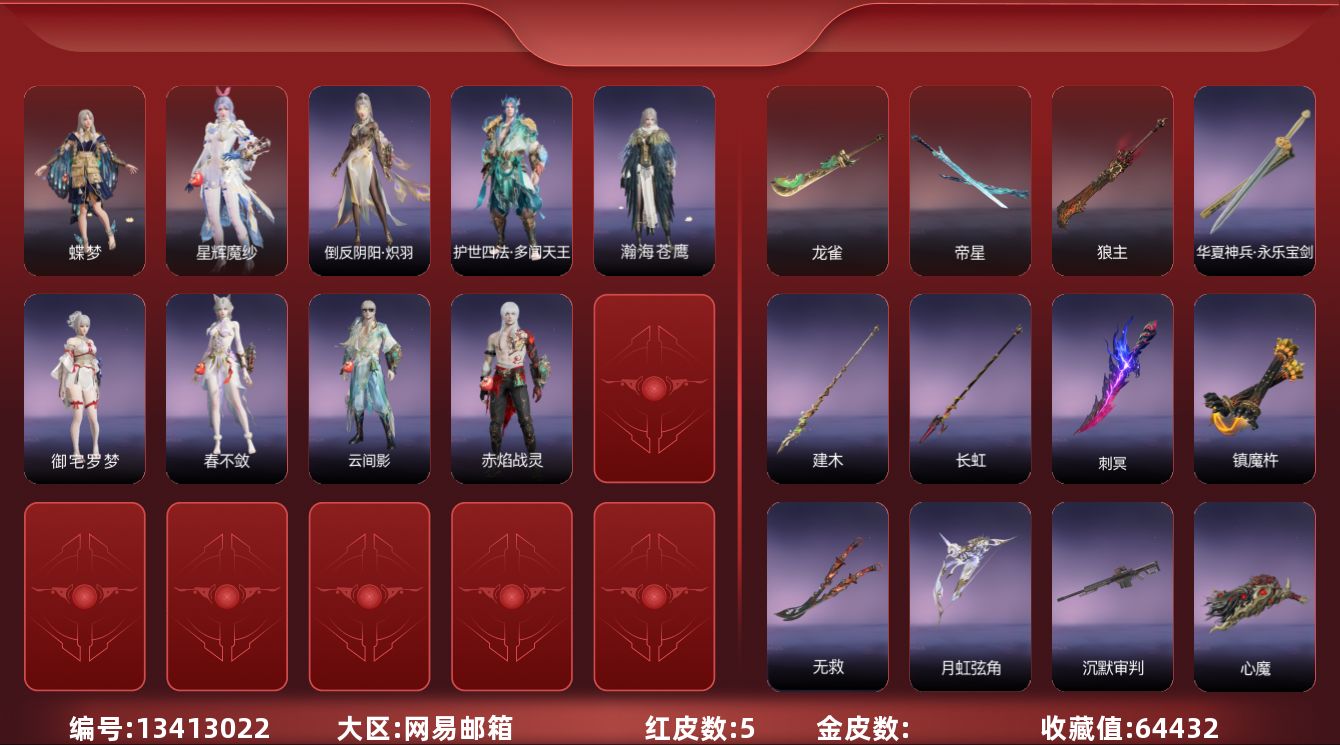The image size is (1340, 745).
Task: Select the 华夏神兵·永乐宝剑 skin
Action: [1255, 178]
